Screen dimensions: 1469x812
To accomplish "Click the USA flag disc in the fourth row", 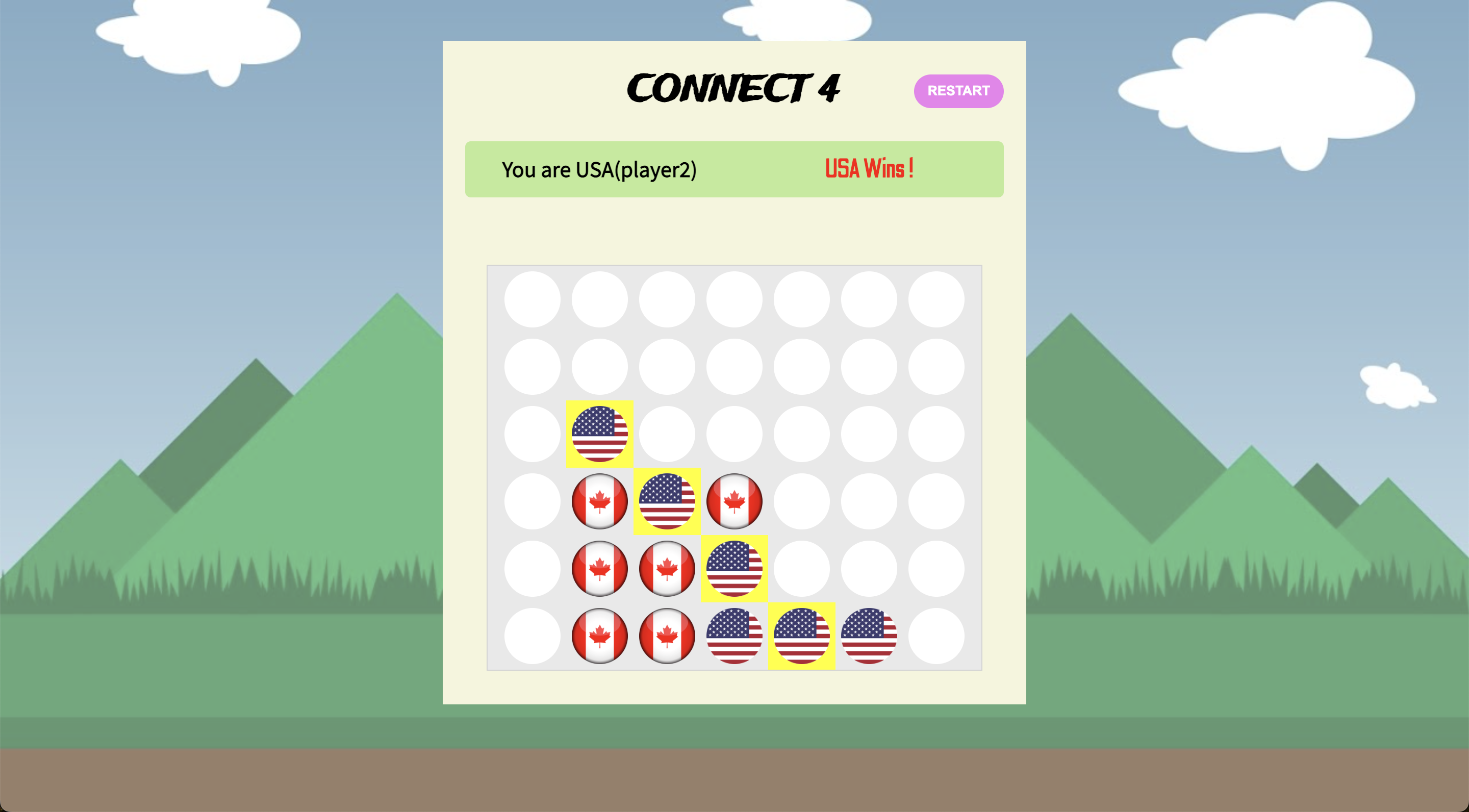I will [x=667, y=501].
